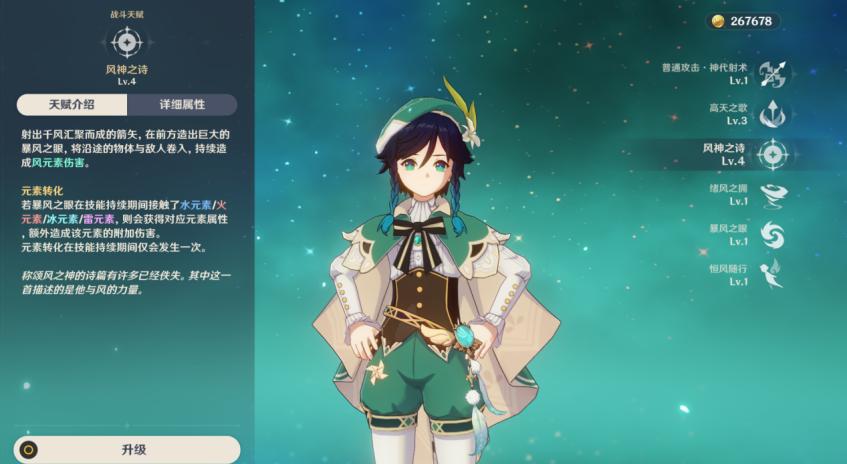Screen dimensions: 847x464
Task: Select the 普通攻击·神代射术 talent
Action: click(x=771, y=74)
